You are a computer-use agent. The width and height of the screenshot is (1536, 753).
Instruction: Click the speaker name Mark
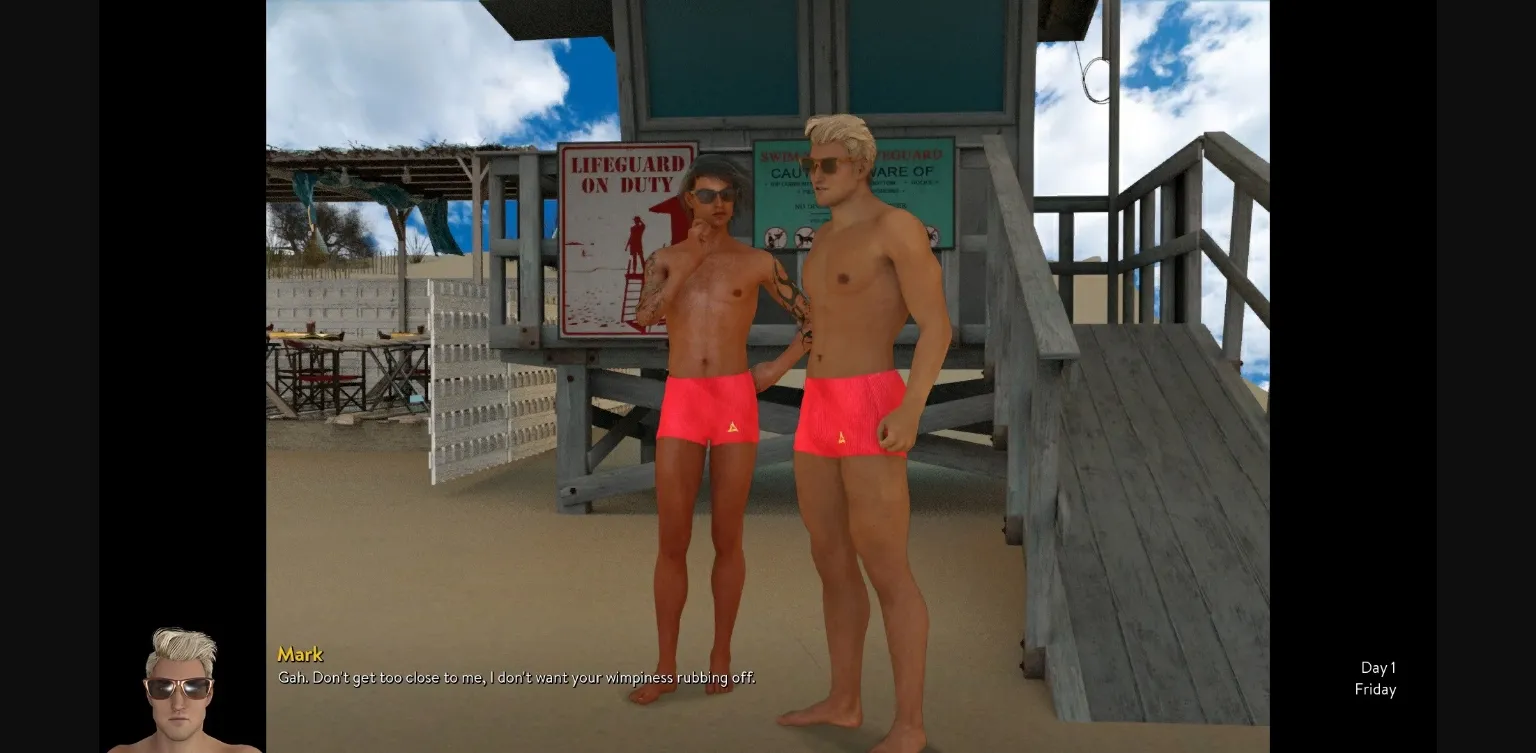[300, 654]
